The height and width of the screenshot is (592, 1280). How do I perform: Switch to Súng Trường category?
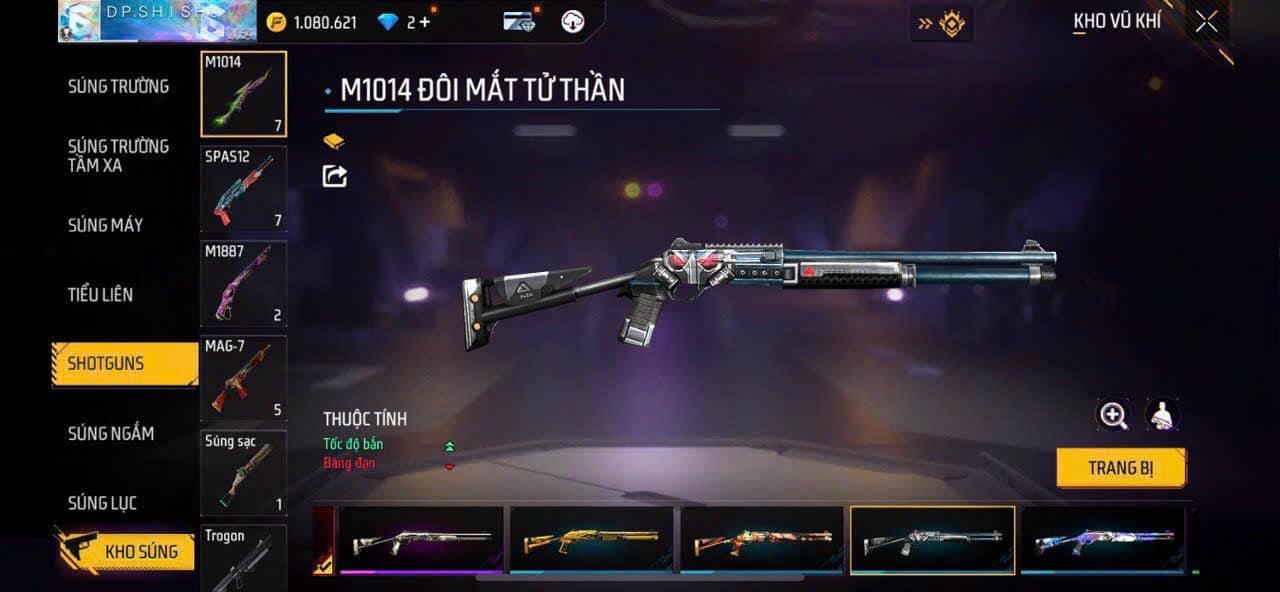click(x=118, y=86)
